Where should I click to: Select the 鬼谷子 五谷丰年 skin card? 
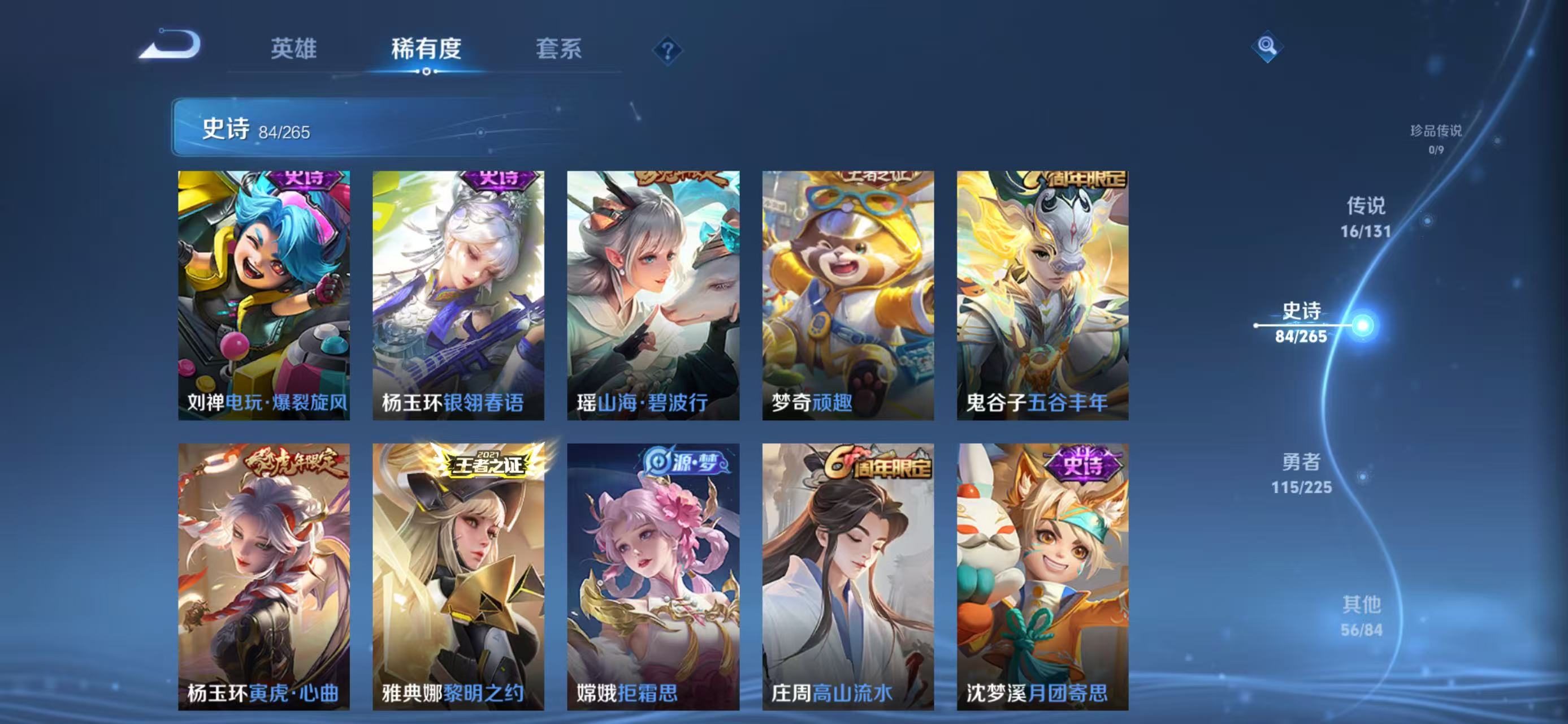pyautogui.click(x=1042, y=295)
